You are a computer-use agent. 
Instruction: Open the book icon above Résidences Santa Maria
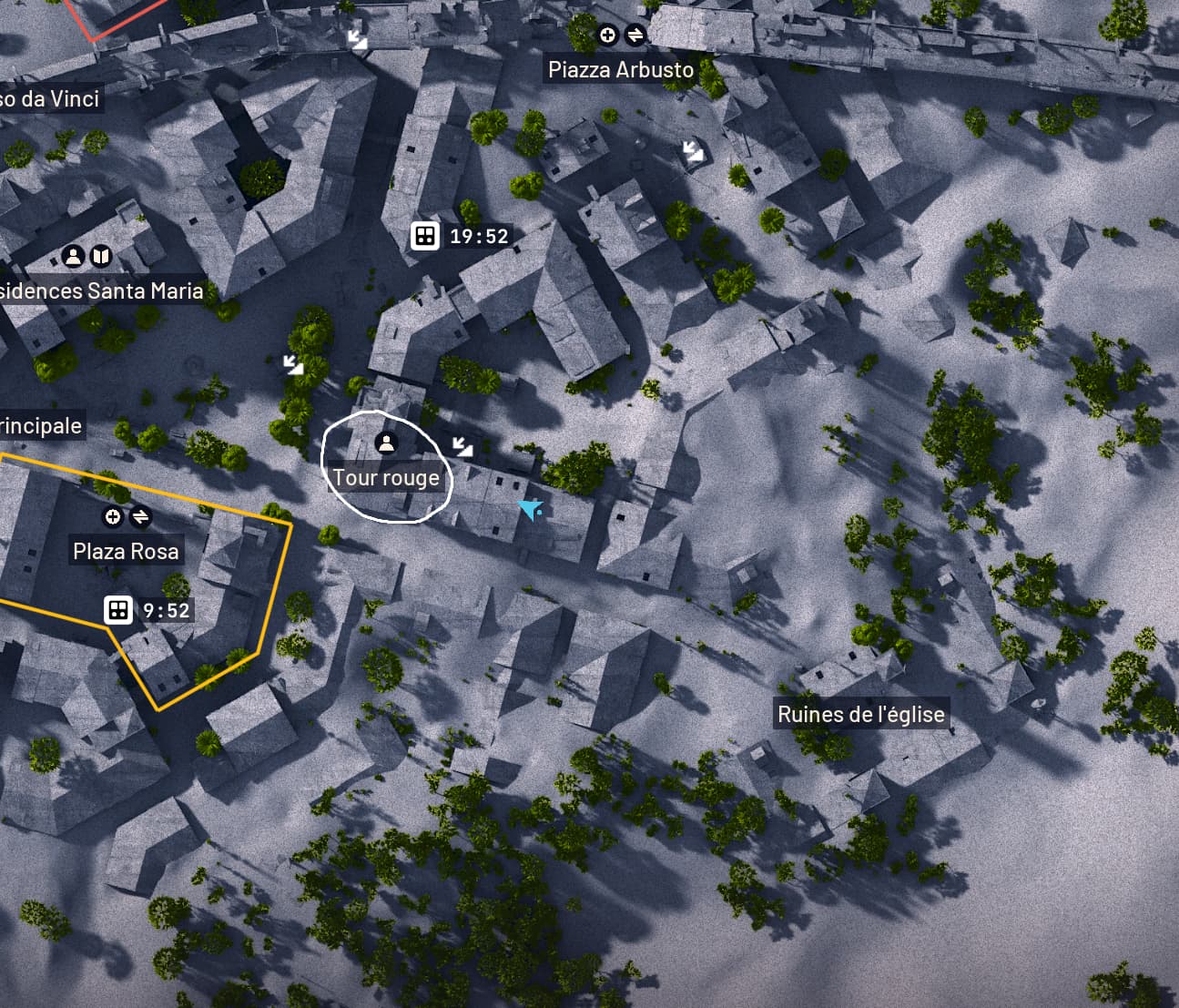[100, 256]
